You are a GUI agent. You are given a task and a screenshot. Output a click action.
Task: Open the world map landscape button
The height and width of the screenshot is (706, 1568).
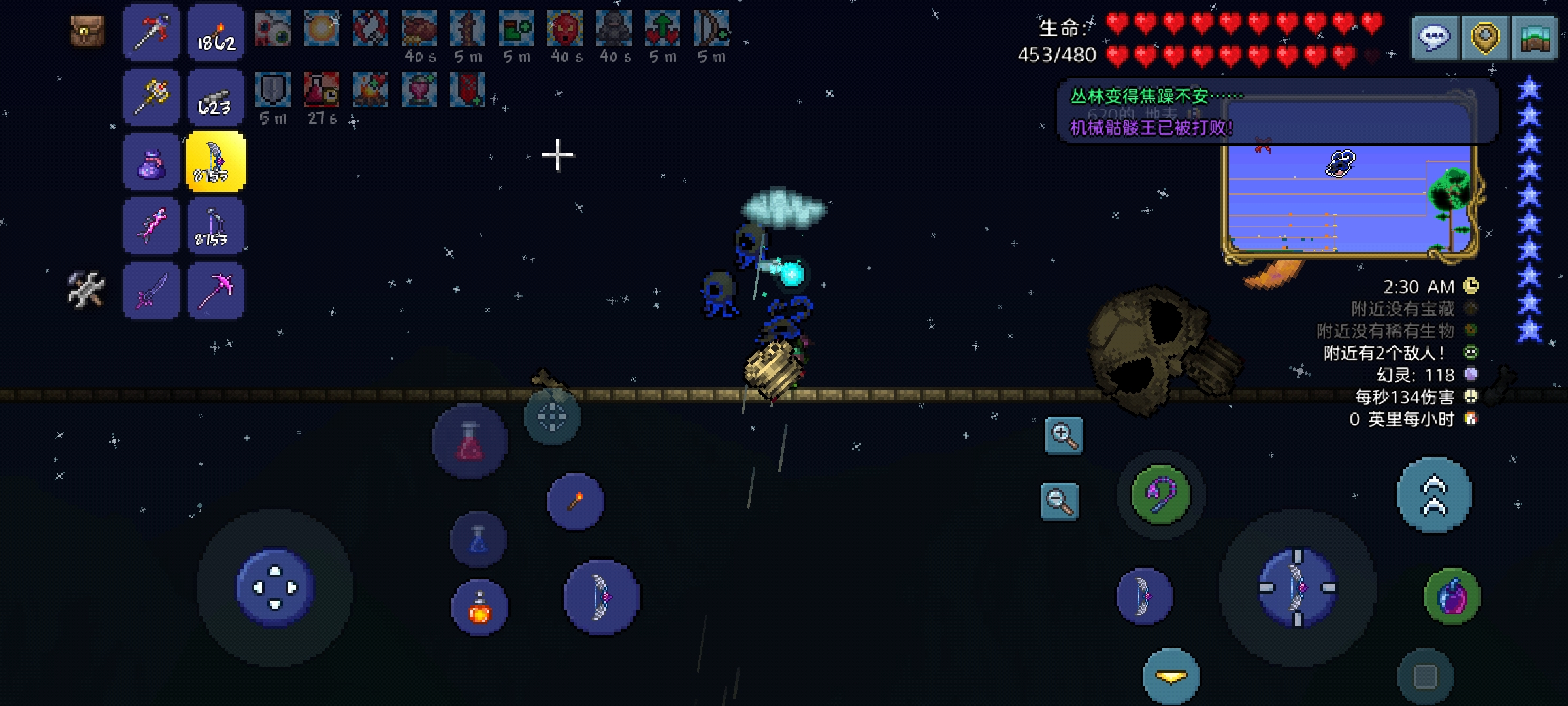pos(1535,38)
